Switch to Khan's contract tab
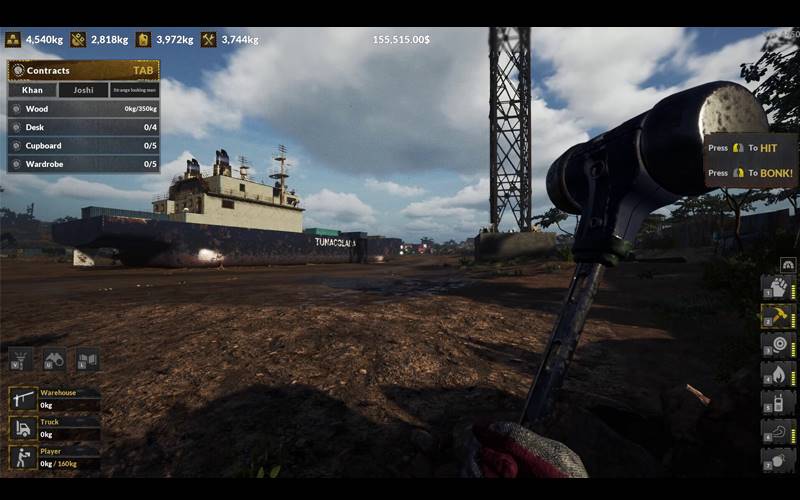800x500 pixels. pyautogui.click(x=32, y=90)
